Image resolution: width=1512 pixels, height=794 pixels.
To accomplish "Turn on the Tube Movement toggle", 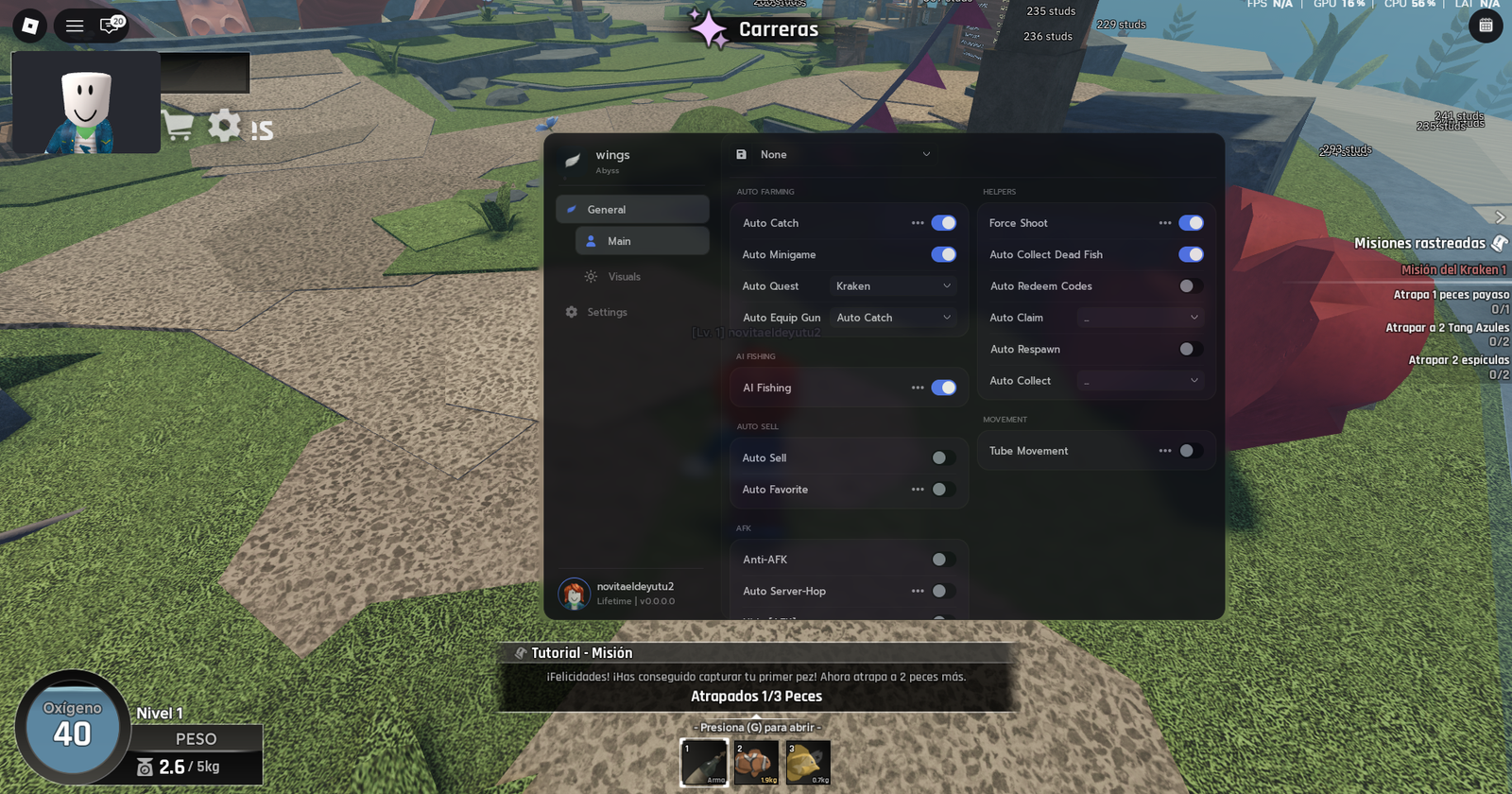I will [x=1188, y=451].
